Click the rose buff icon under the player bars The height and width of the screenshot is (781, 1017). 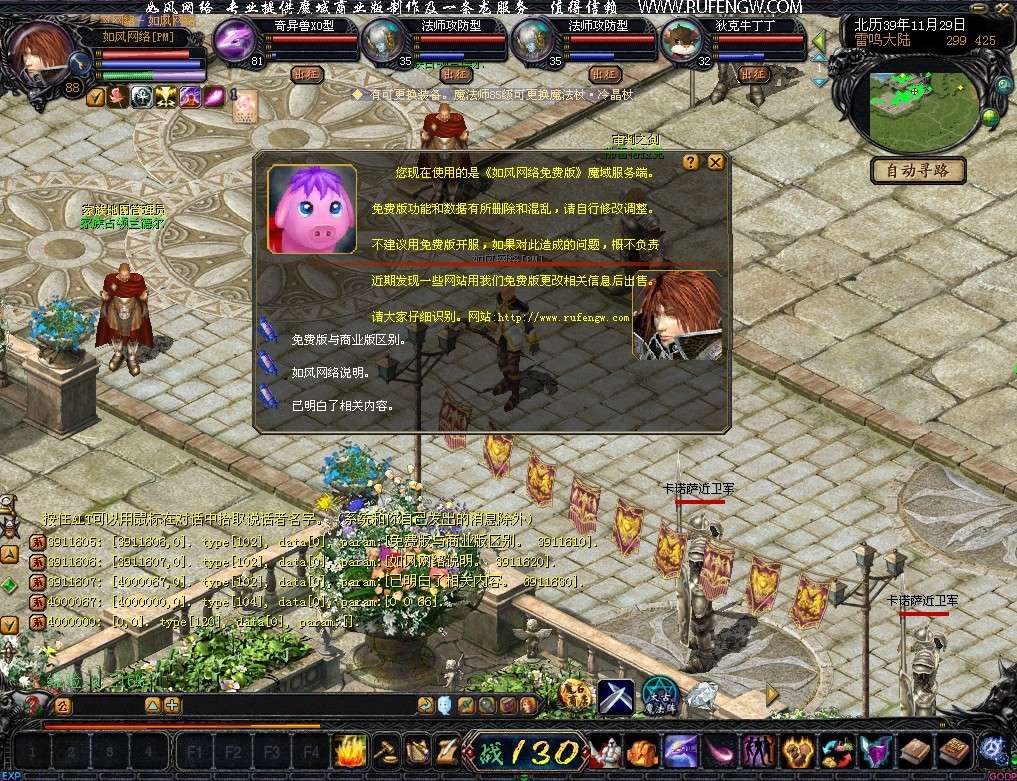click(x=118, y=97)
